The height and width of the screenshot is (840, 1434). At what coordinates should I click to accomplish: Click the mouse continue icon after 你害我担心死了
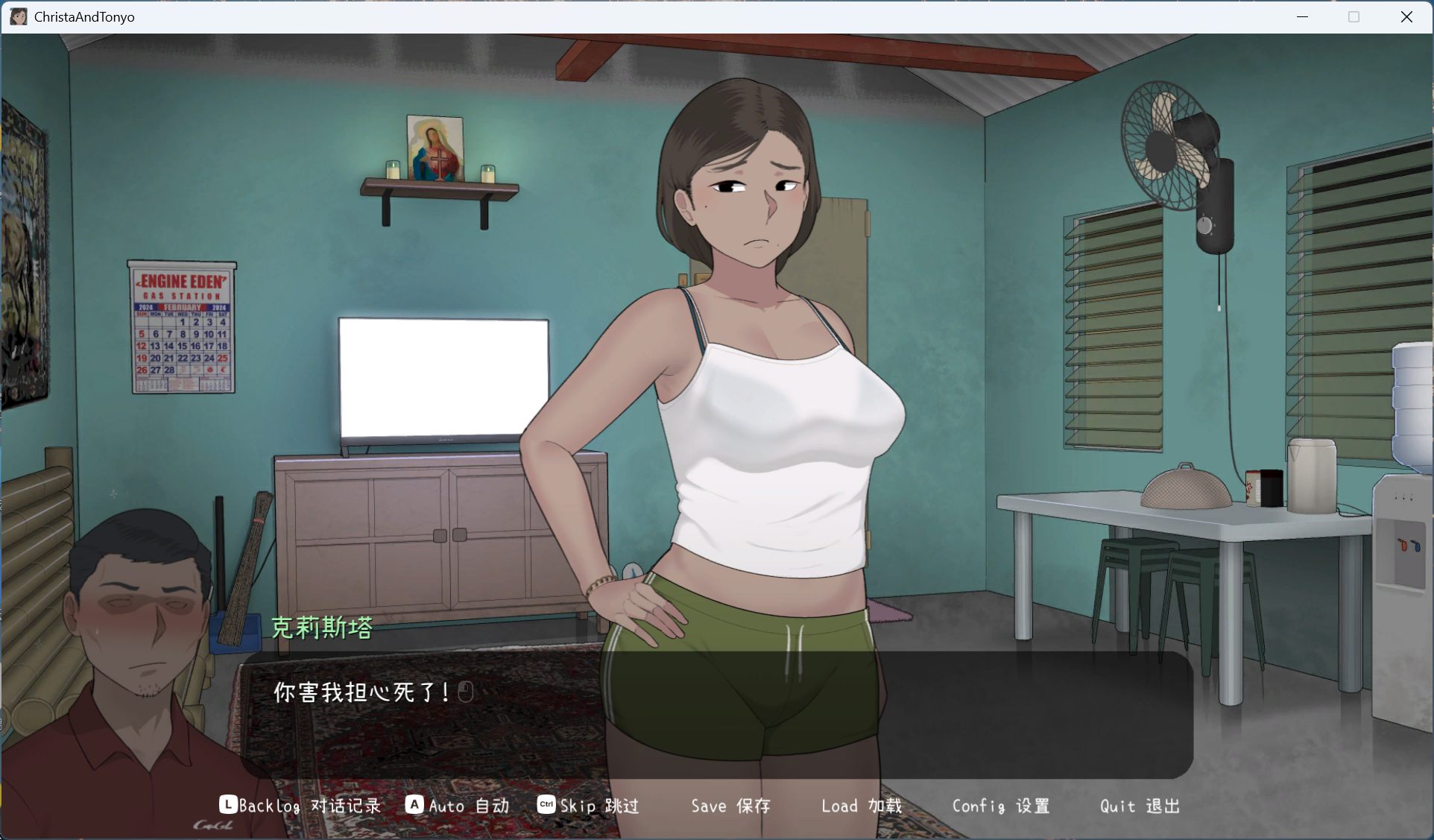464,692
